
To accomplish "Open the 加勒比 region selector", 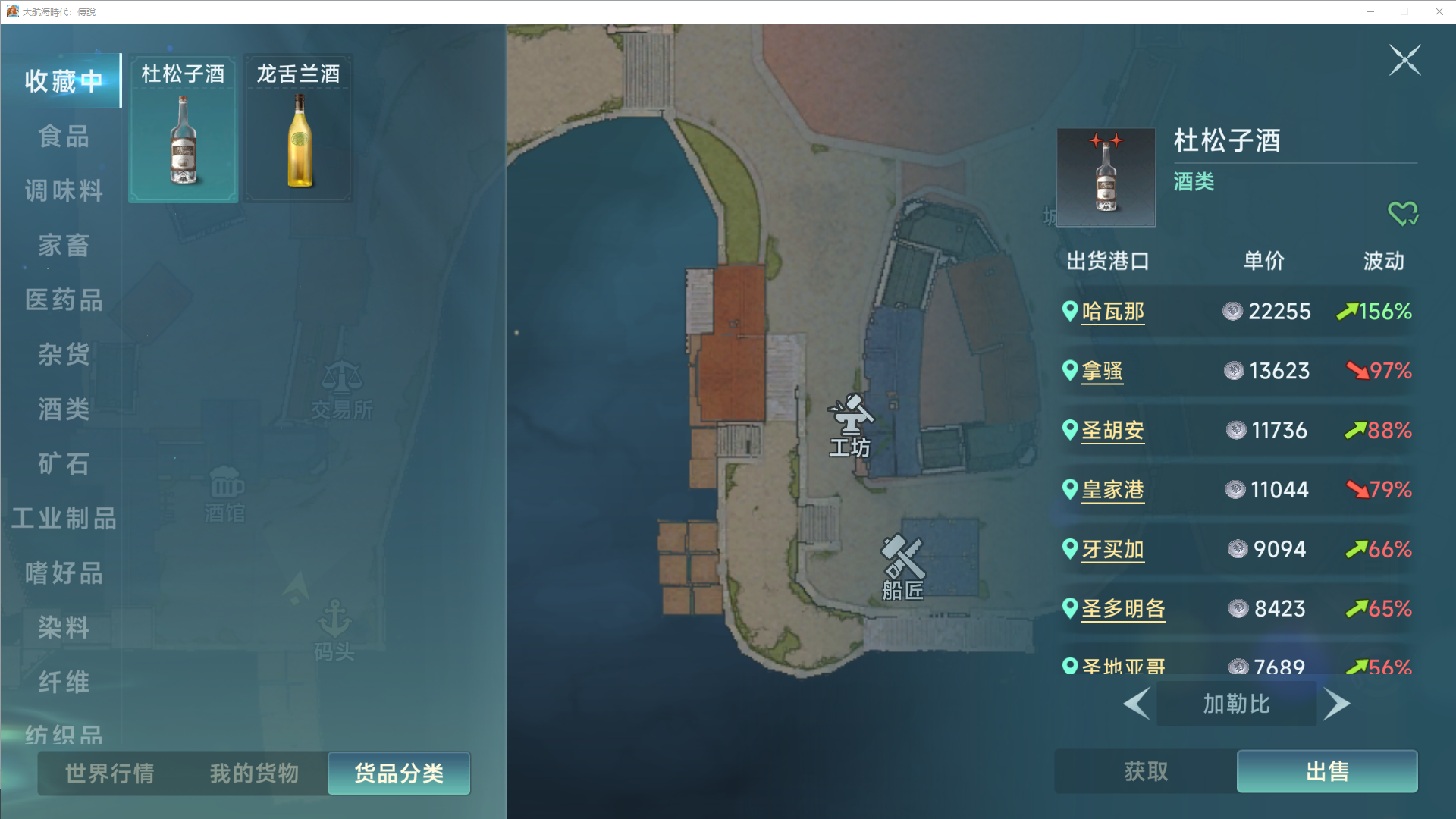I will [x=1236, y=703].
